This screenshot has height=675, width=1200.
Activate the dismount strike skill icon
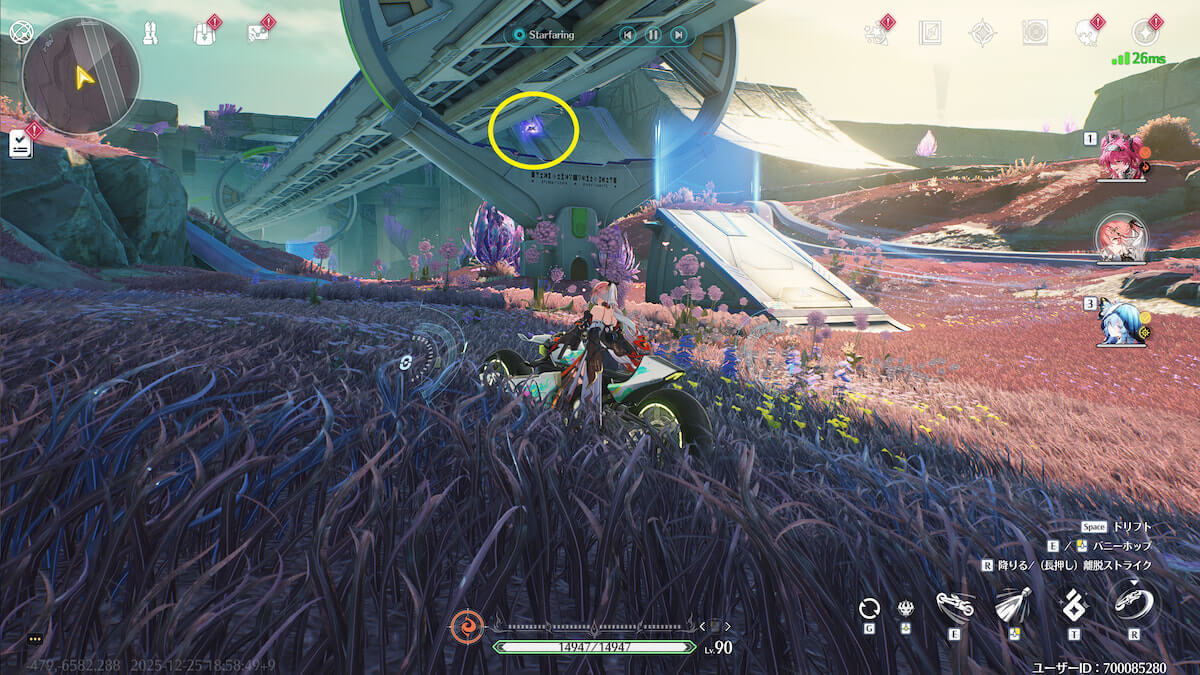click(1134, 605)
